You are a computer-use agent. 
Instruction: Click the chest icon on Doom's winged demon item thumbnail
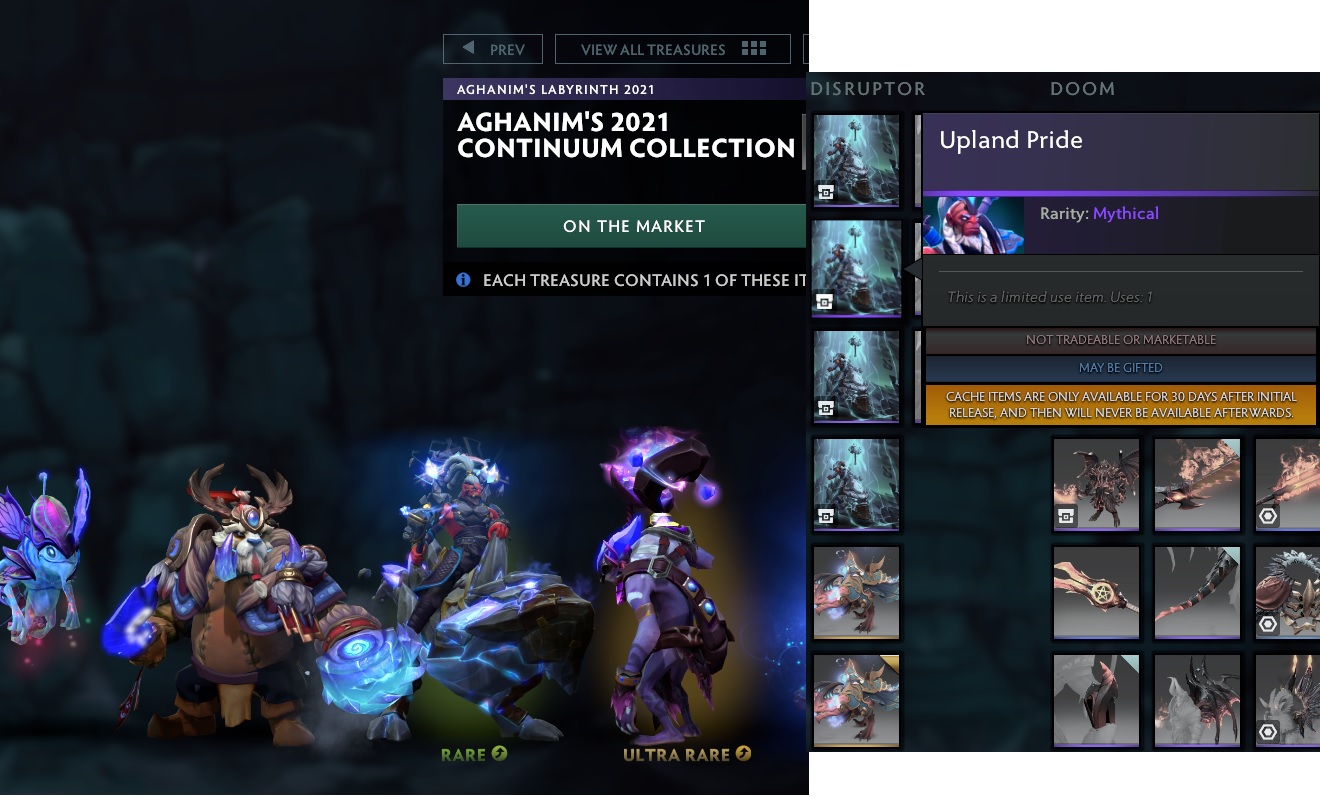click(x=1067, y=517)
